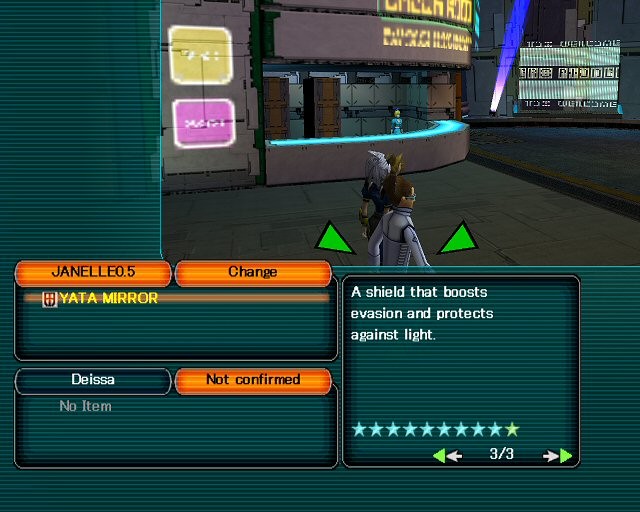Click the Change button
640x512 pixels.
(x=252, y=272)
